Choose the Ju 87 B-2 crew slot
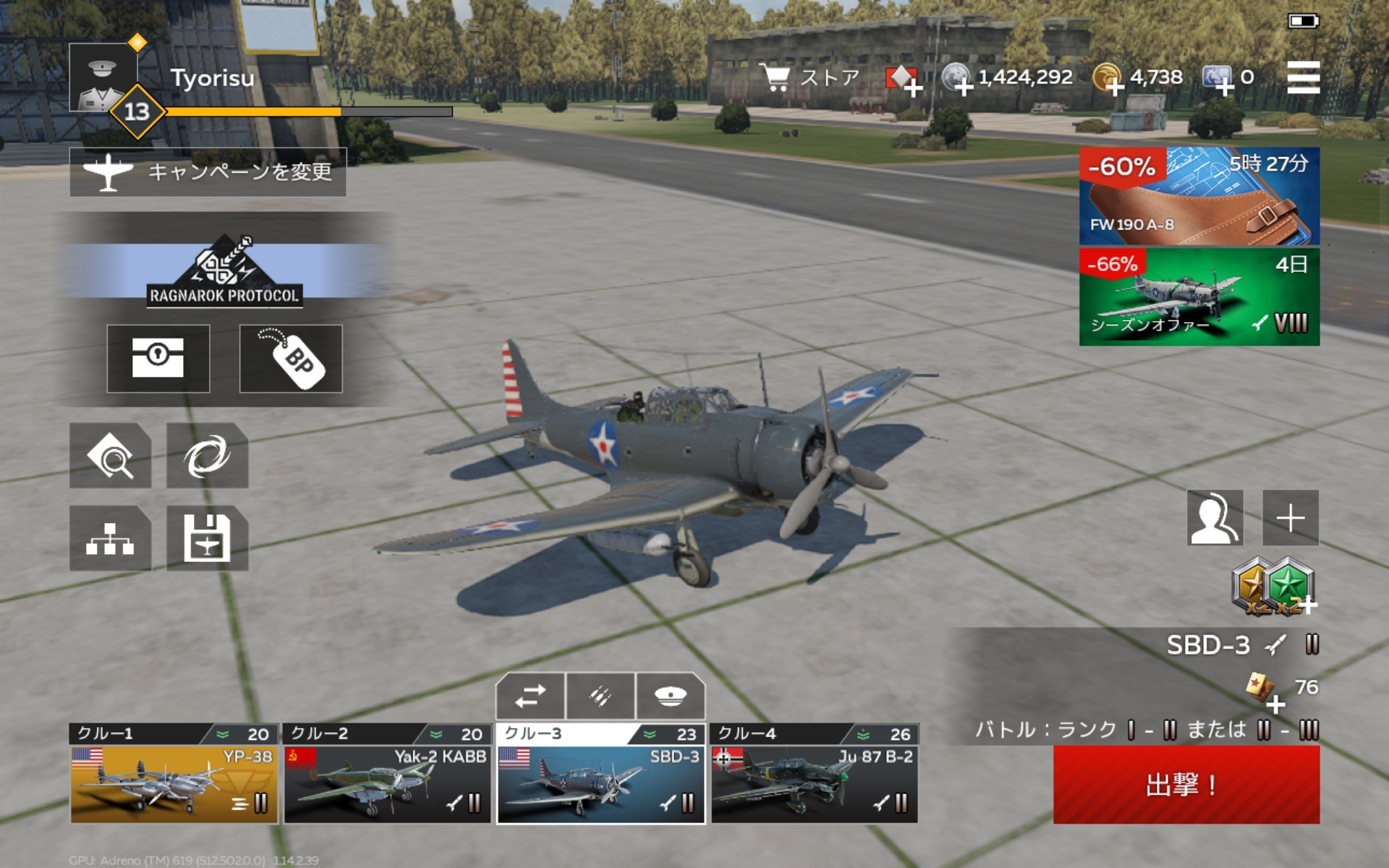The height and width of the screenshot is (868, 1389). [x=815, y=784]
